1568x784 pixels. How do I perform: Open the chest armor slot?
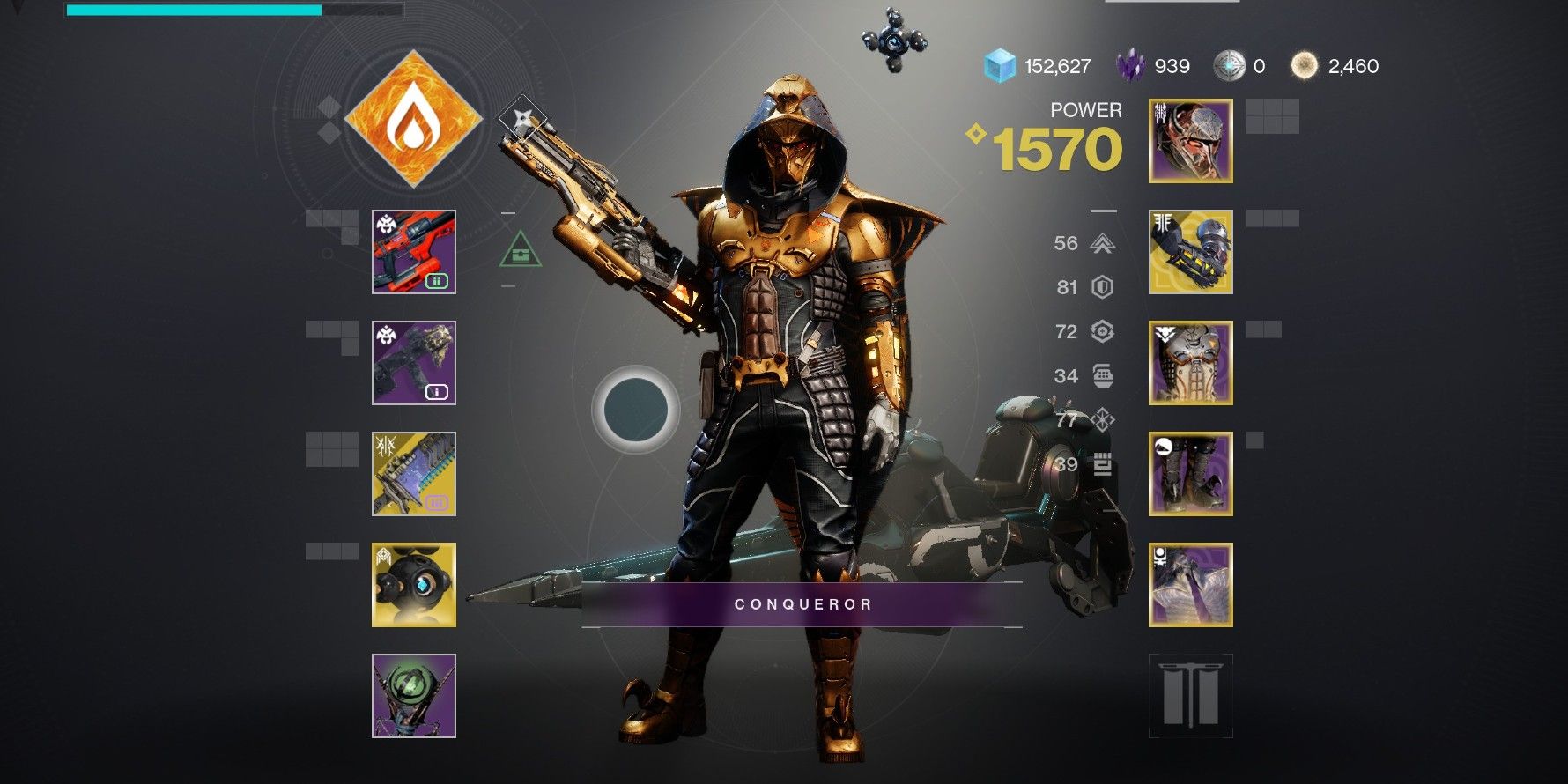point(1191,363)
